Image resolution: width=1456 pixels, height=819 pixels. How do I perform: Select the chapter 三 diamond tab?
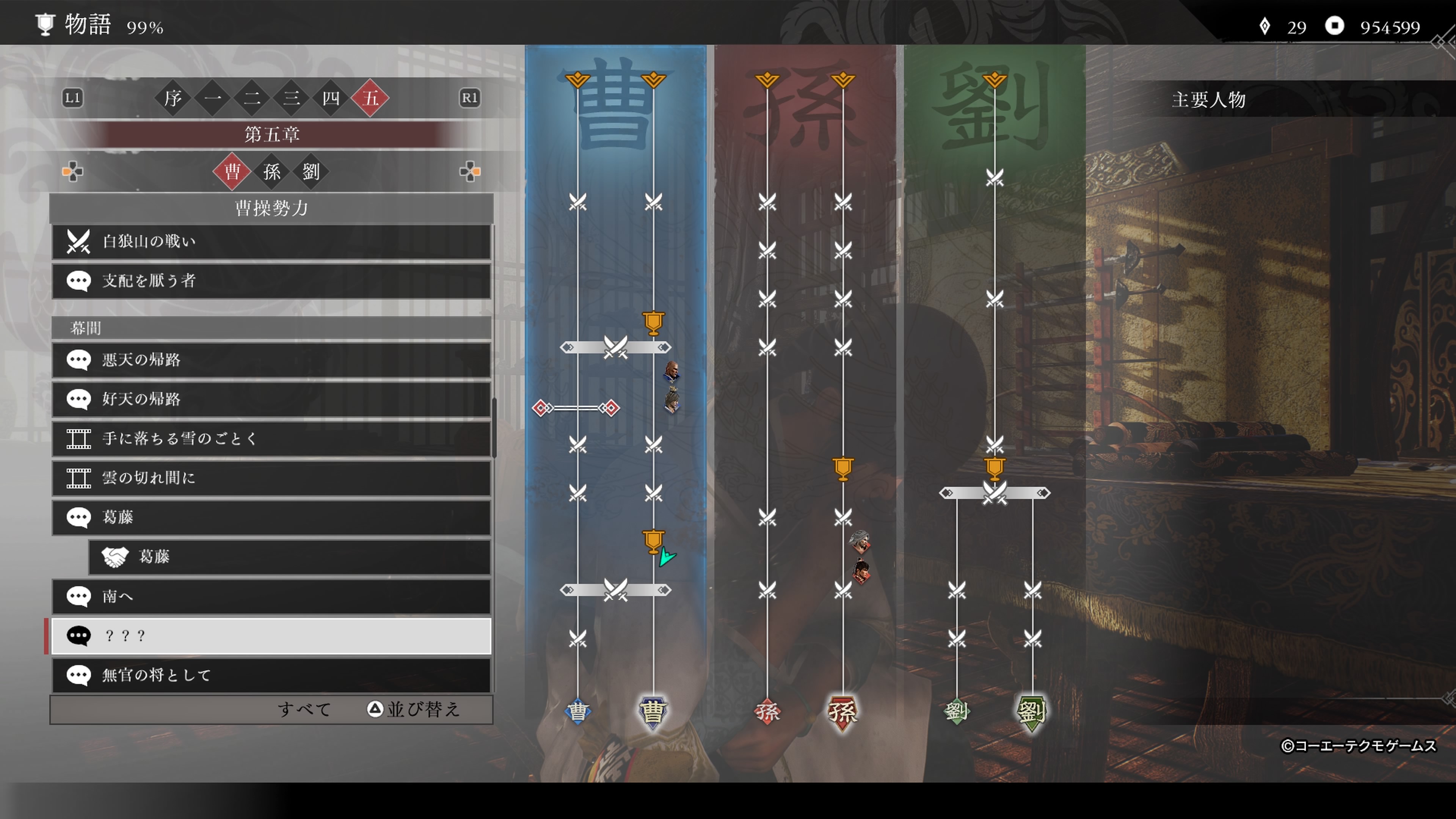click(291, 98)
